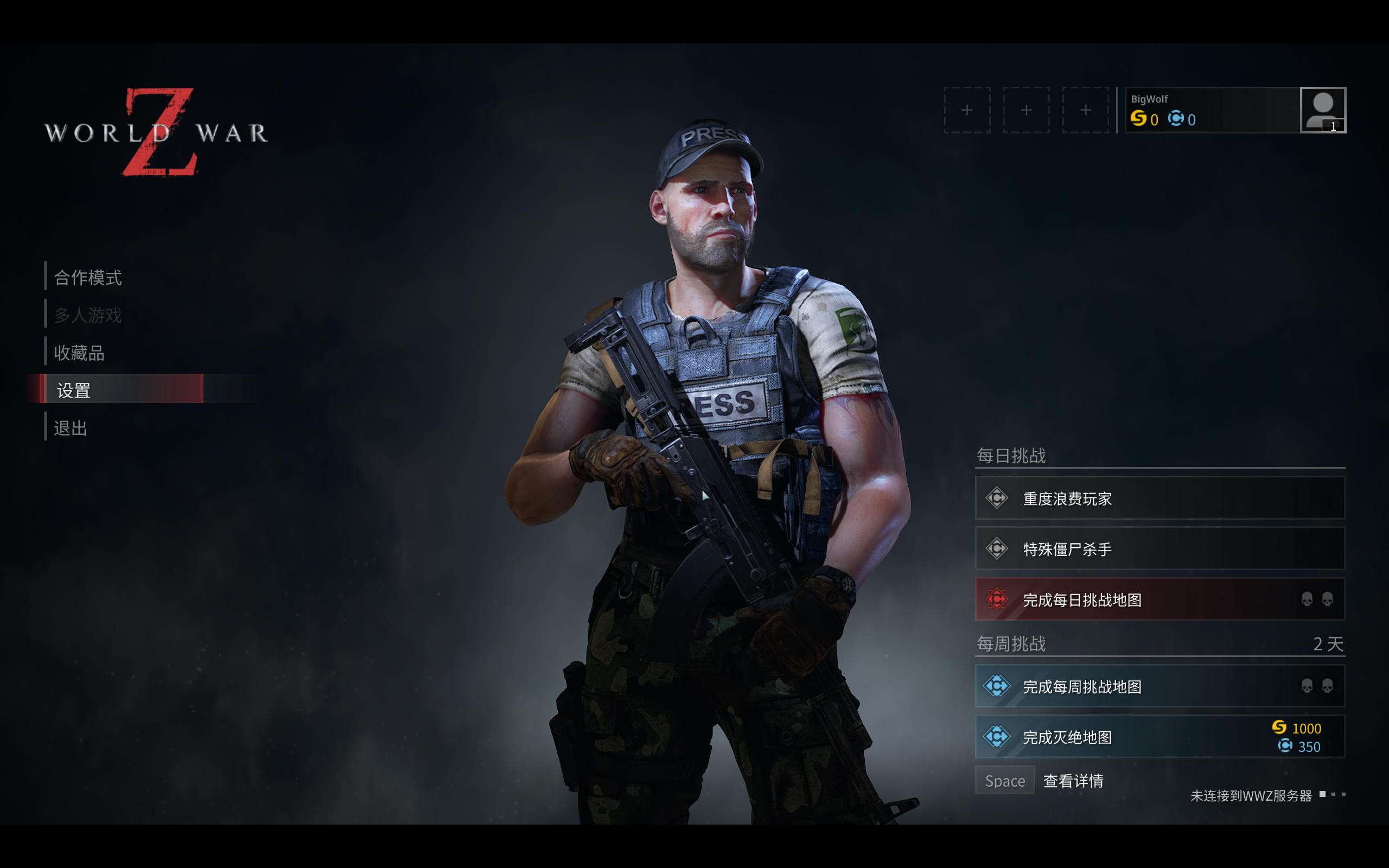Select the 重度浪费玩家 daily challenge
The width and height of the screenshot is (1389, 868).
(1159, 499)
